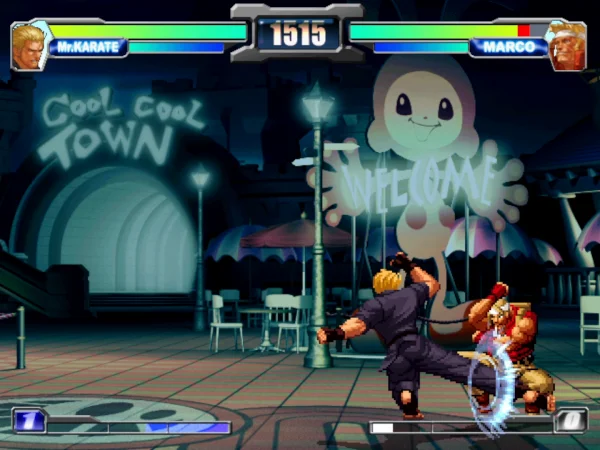Screen dimensions: 600x450
Task: Click Mr. Karate's character portrait
Action: click(29, 47)
